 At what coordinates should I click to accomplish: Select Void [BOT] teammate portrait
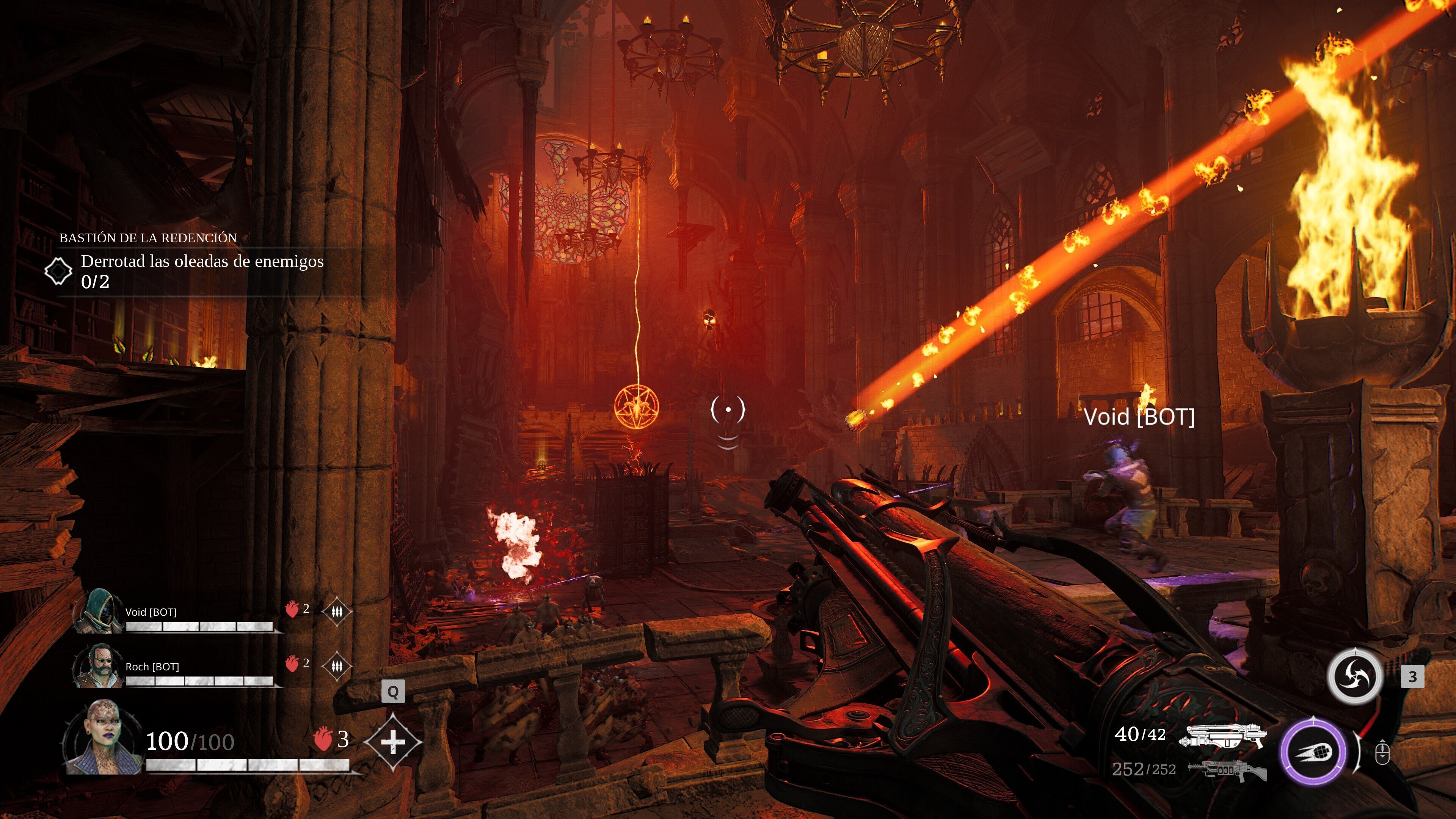pos(100,610)
